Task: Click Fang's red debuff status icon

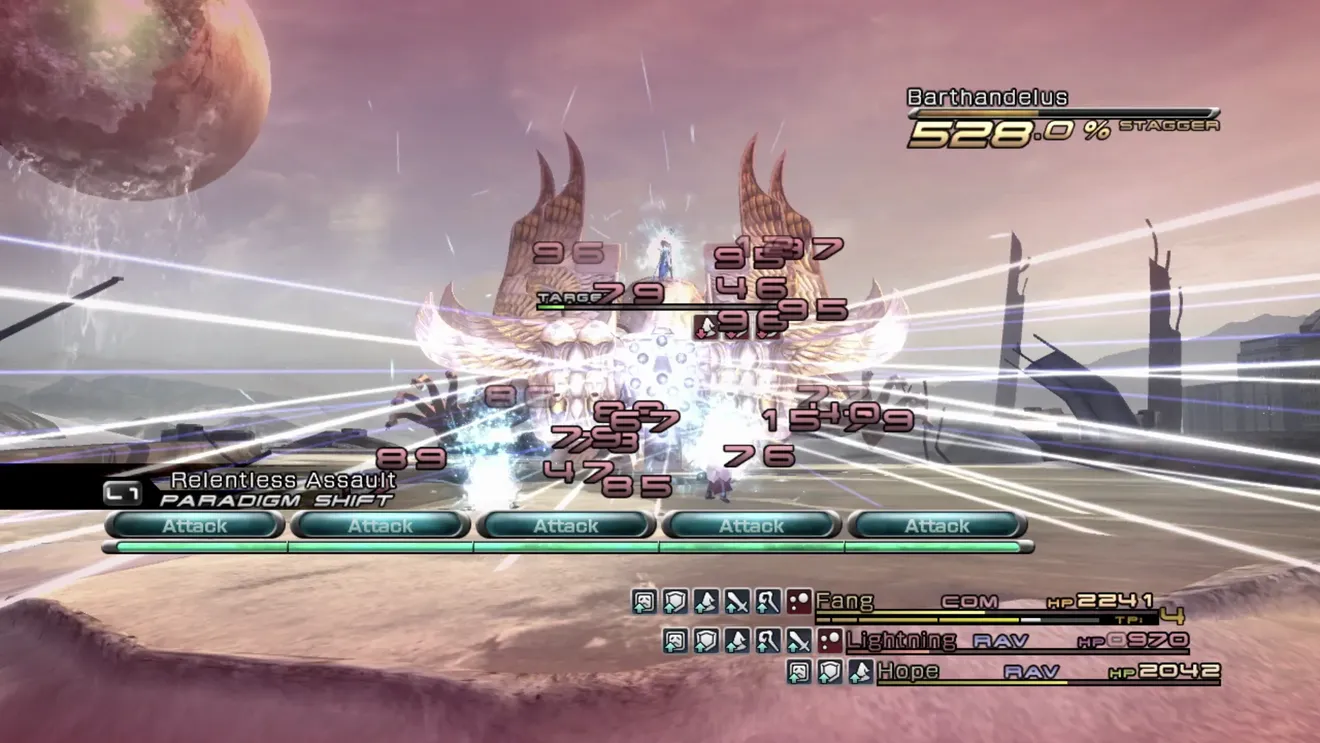Action: pos(798,601)
